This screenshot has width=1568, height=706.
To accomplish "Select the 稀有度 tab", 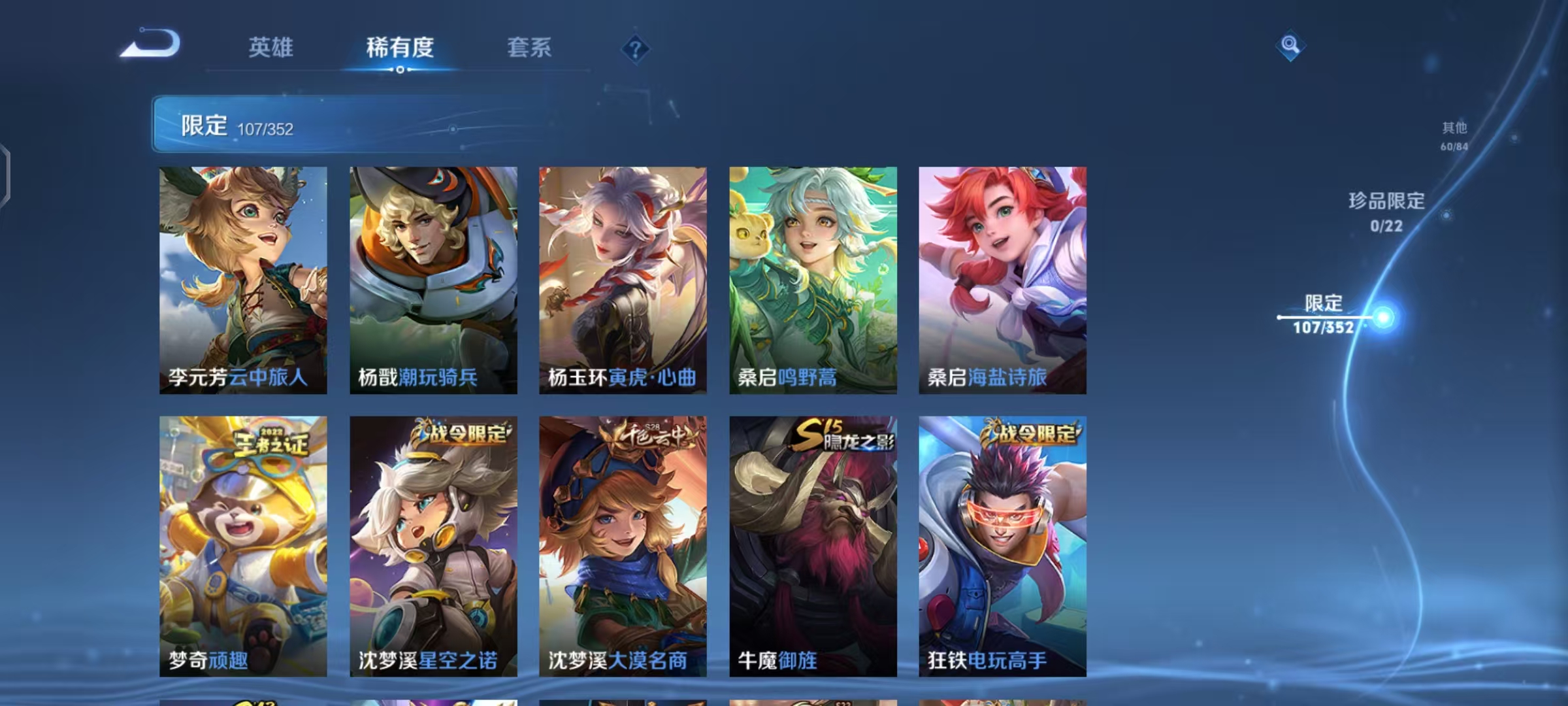I will pos(400,48).
